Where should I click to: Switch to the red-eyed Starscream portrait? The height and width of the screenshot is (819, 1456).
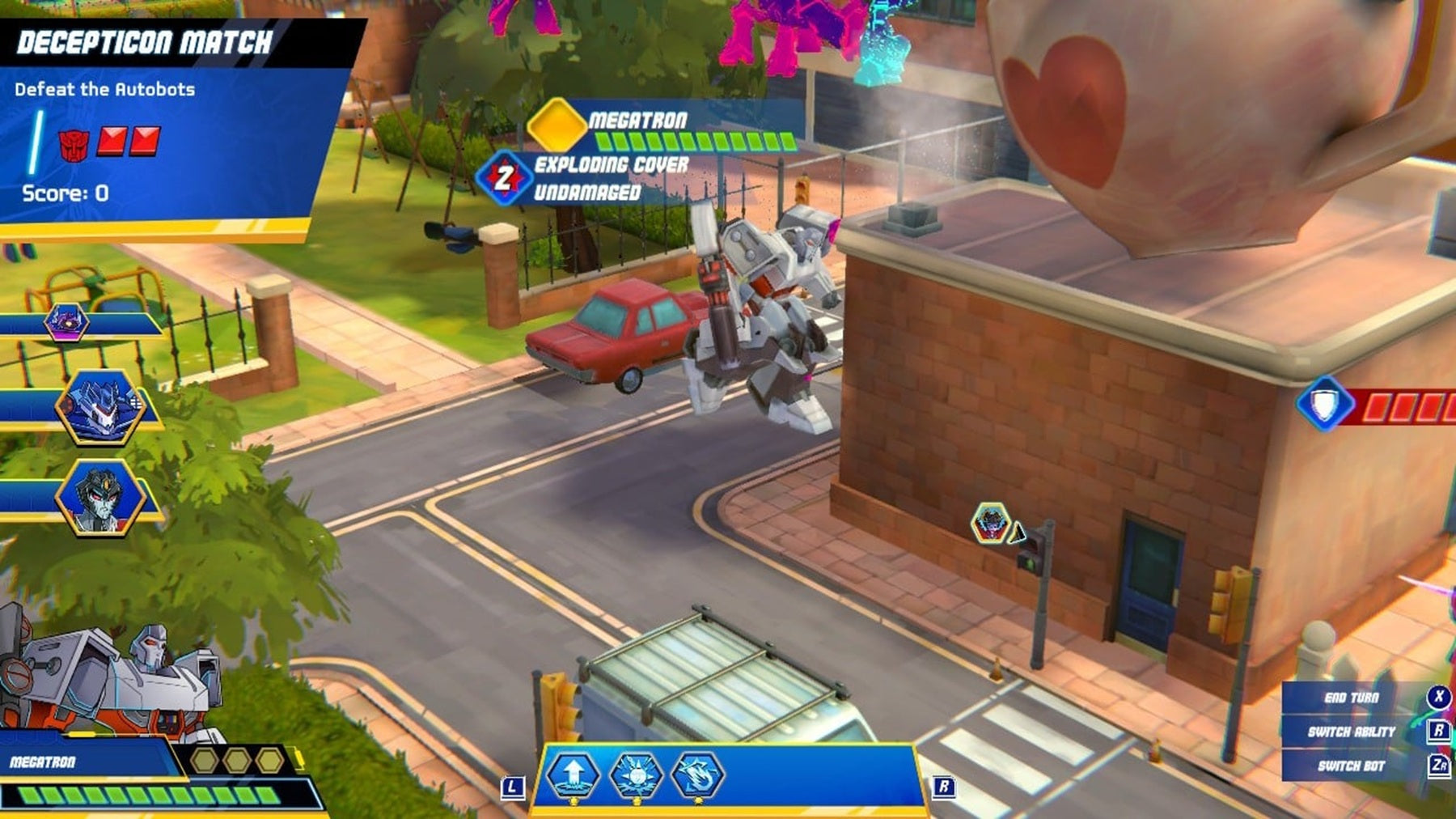99,497
